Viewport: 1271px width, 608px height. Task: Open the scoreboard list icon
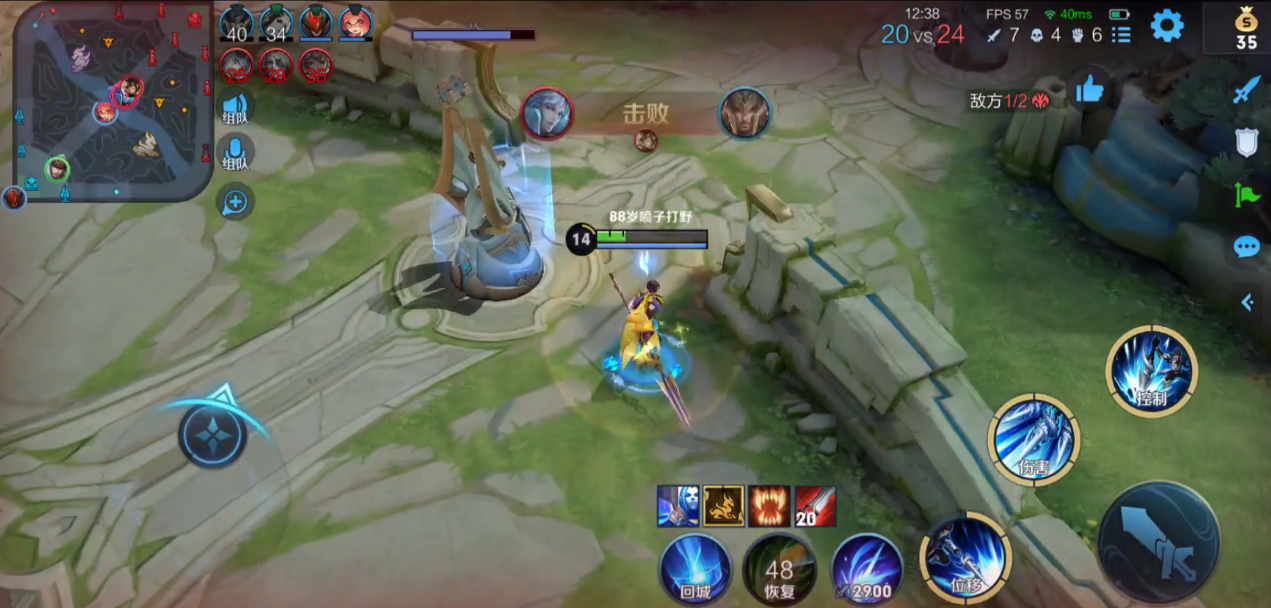coord(1121,35)
